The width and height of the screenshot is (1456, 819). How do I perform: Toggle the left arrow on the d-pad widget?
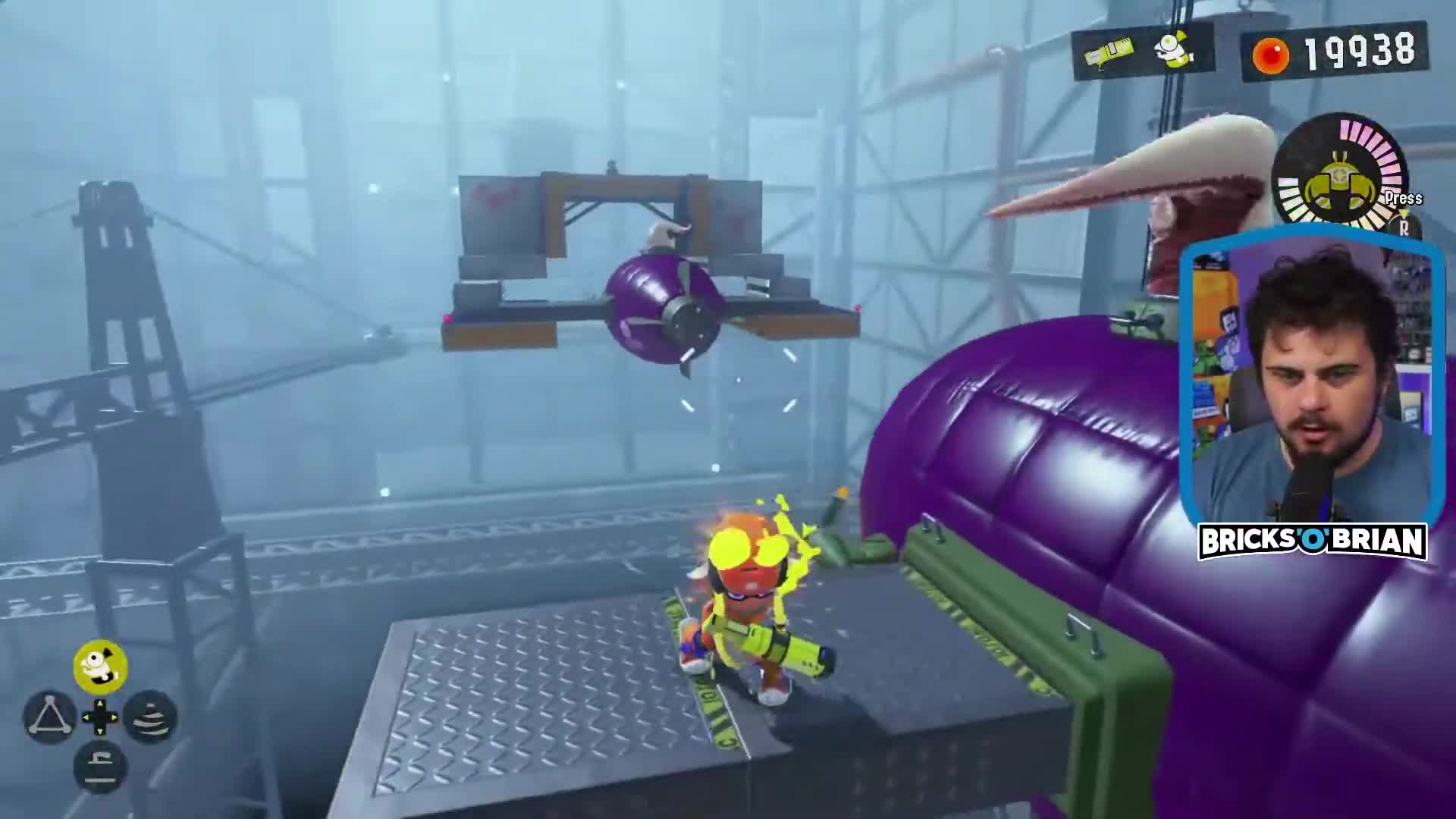click(86, 717)
